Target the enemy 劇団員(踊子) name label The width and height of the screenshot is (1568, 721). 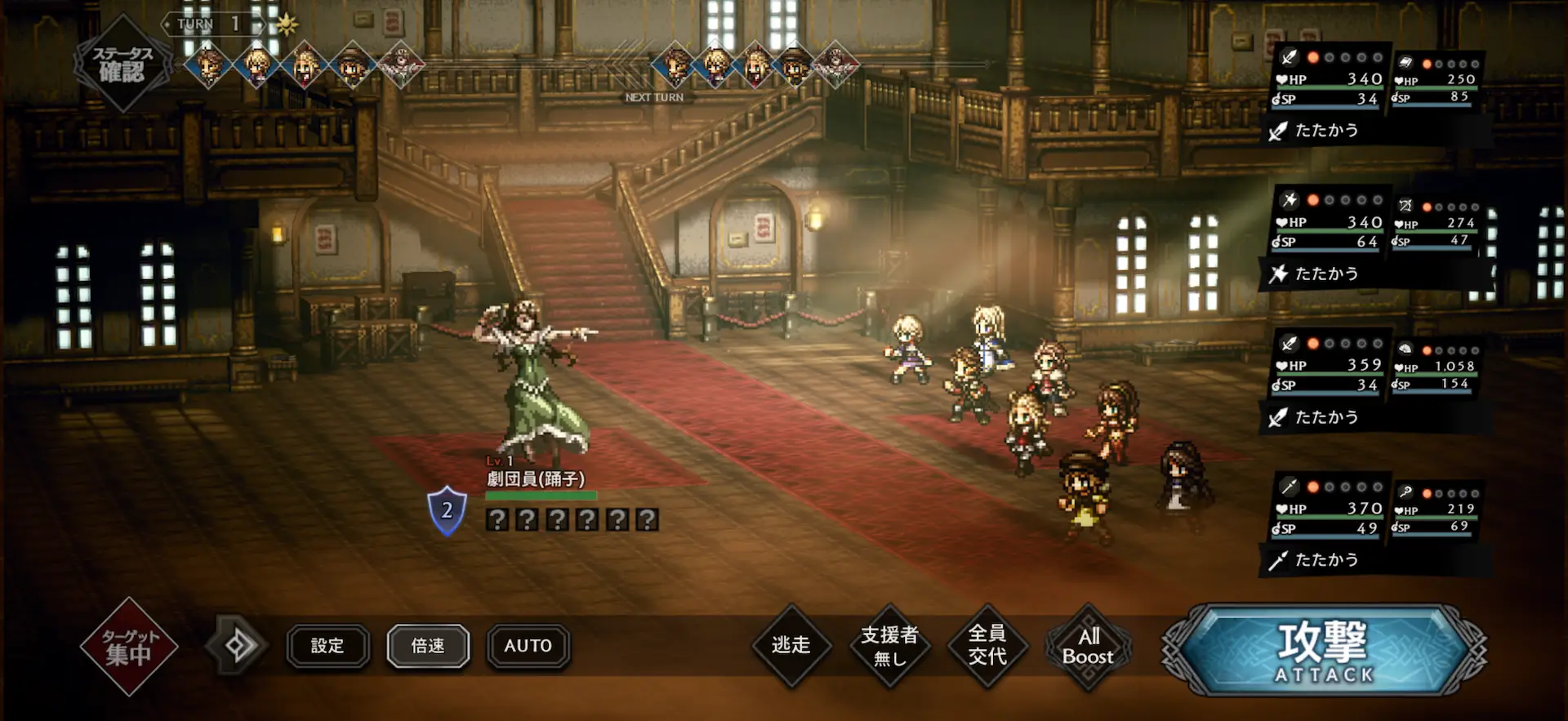point(536,479)
